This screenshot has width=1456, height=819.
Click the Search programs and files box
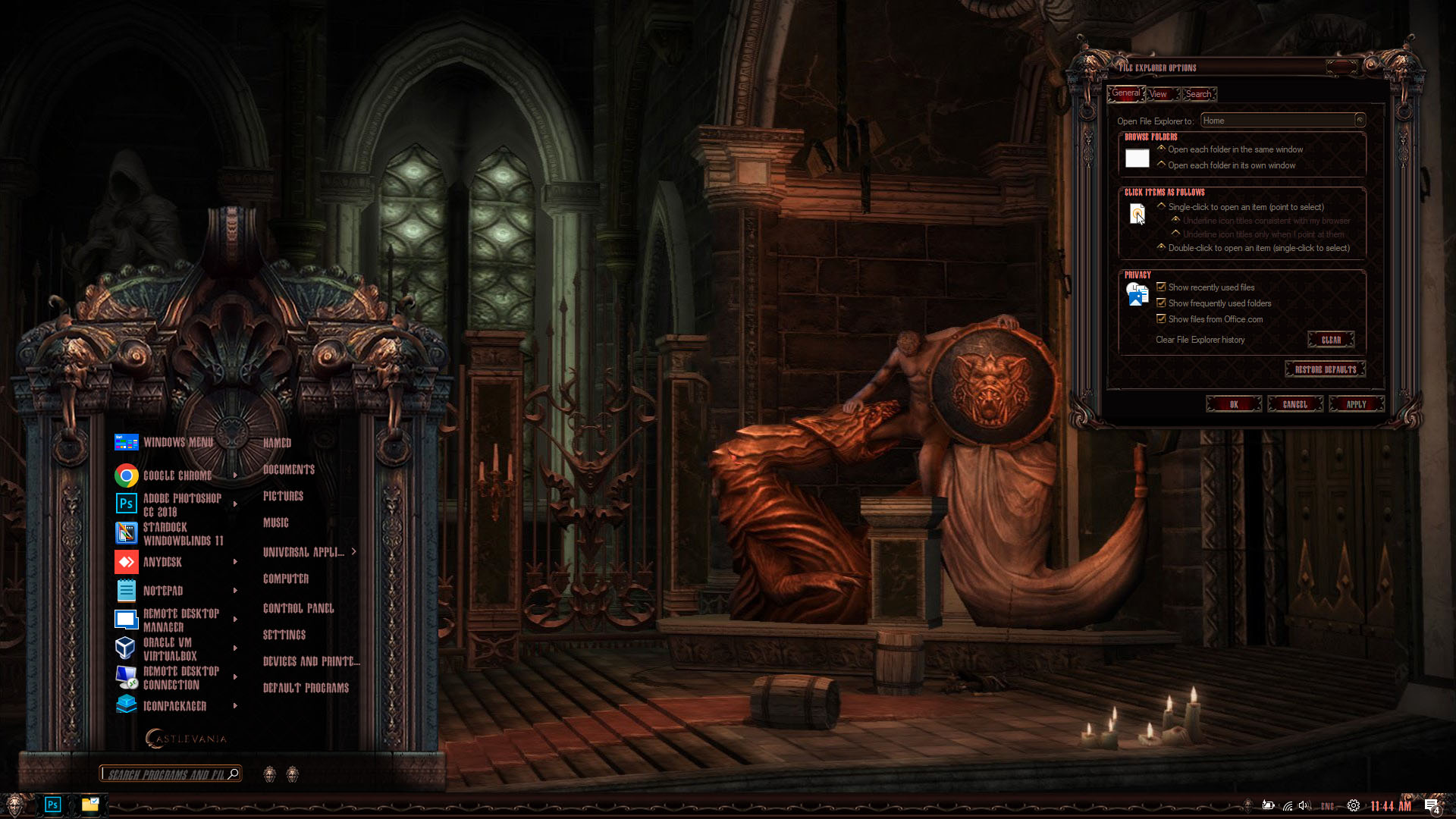point(165,774)
